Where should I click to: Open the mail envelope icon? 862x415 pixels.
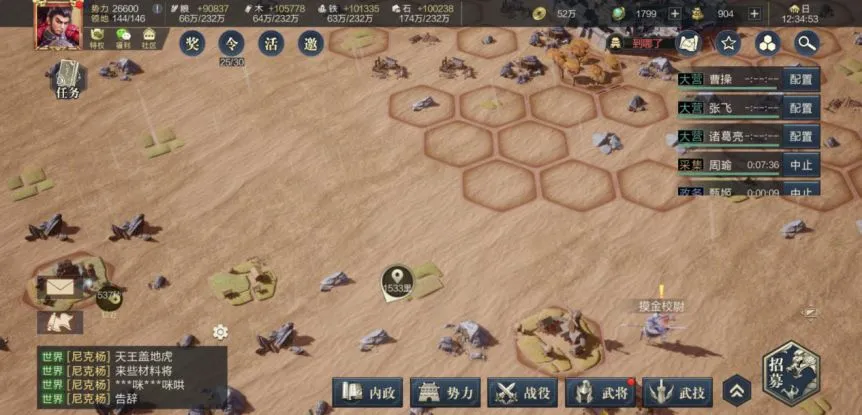pos(61,289)
